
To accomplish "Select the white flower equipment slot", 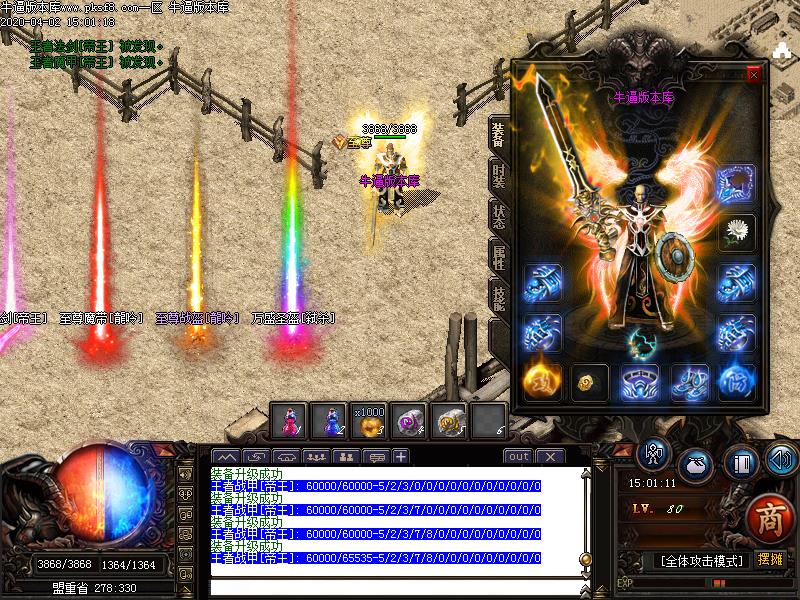I will pos(737,232).
